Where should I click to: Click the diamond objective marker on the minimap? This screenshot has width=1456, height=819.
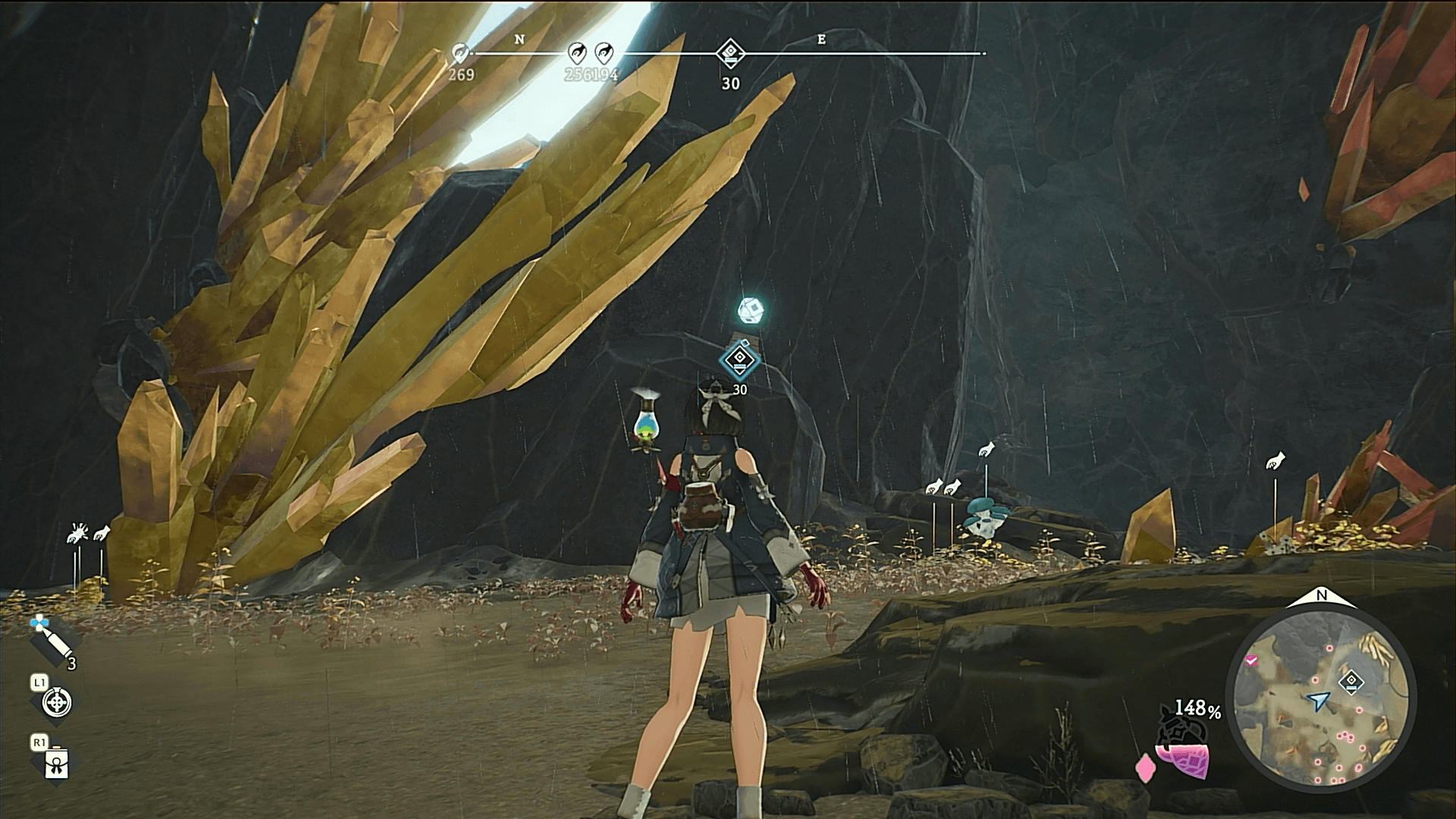coord(1351,681)
